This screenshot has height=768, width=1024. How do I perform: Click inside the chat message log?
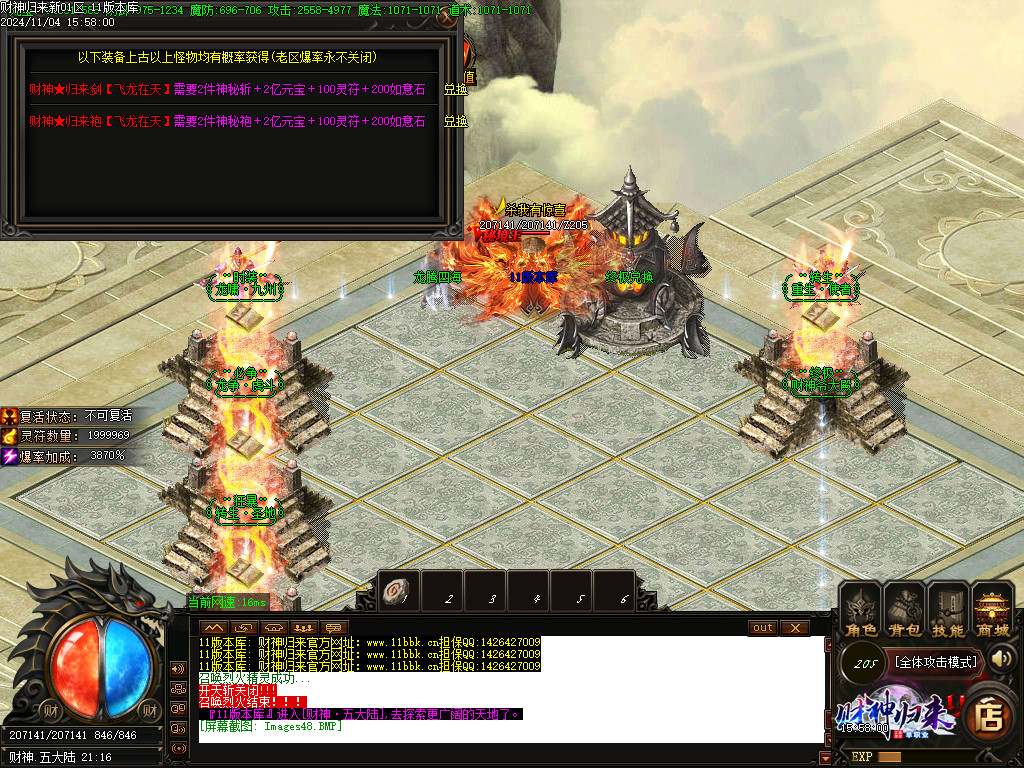pos(500,690)
